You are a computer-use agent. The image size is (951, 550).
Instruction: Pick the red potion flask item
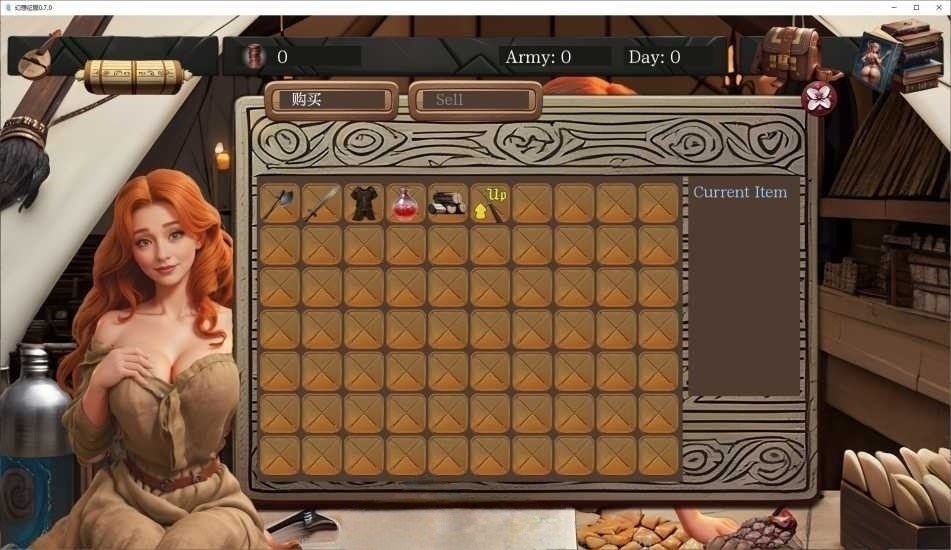tap(406, 203)
